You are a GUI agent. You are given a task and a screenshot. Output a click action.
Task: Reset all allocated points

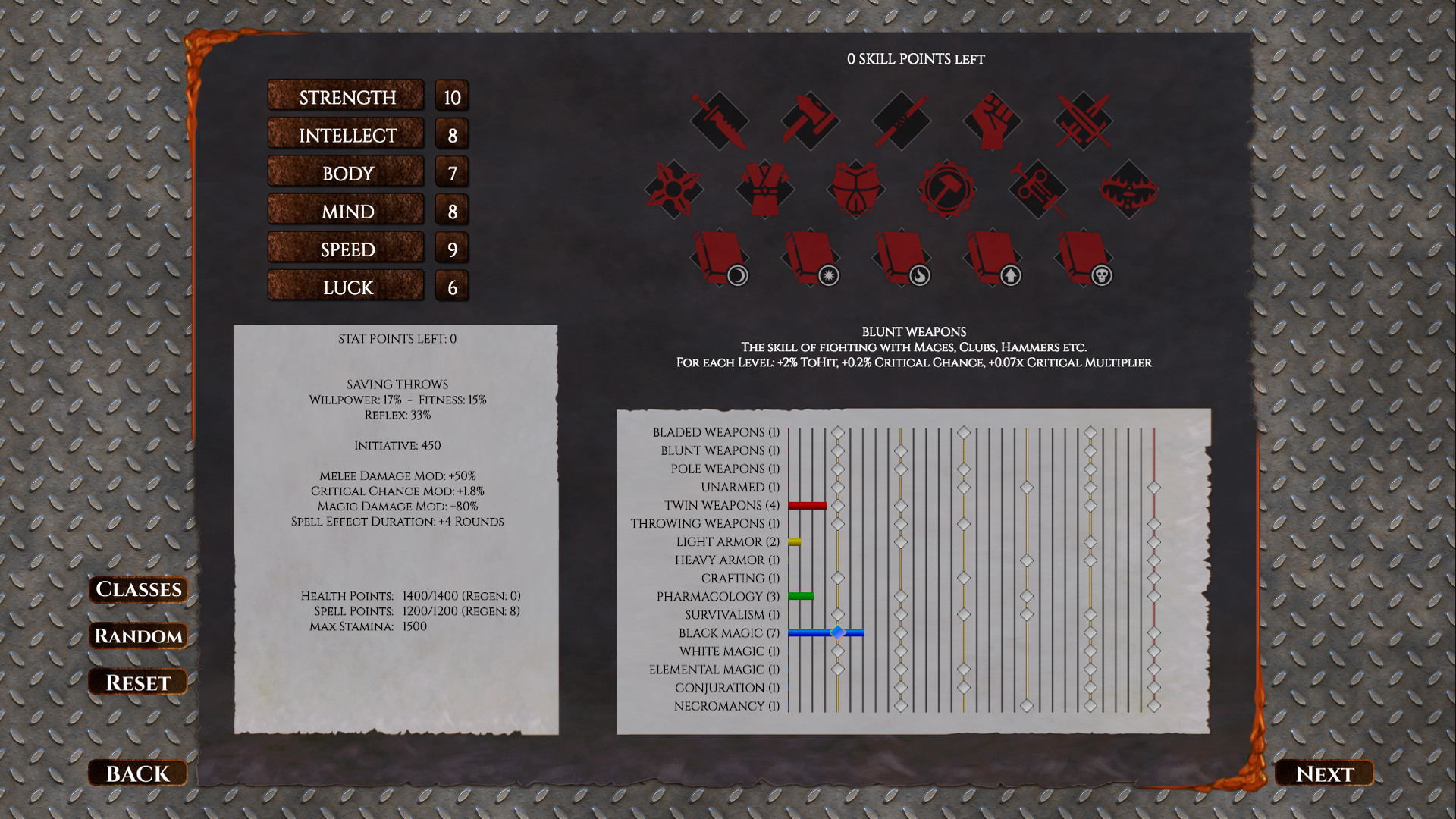(x=137, y=682)
